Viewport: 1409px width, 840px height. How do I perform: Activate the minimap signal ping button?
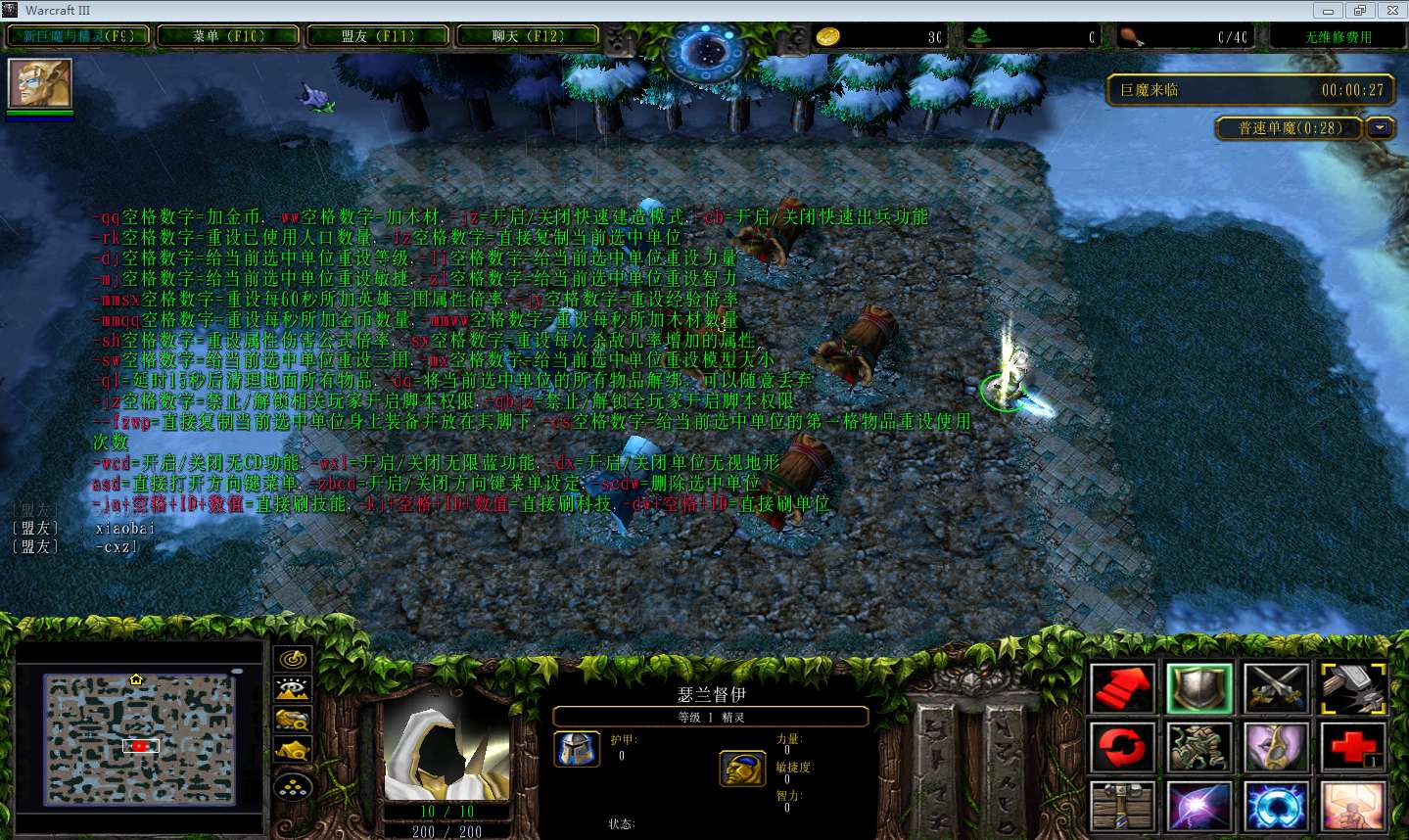click(293, 659)
